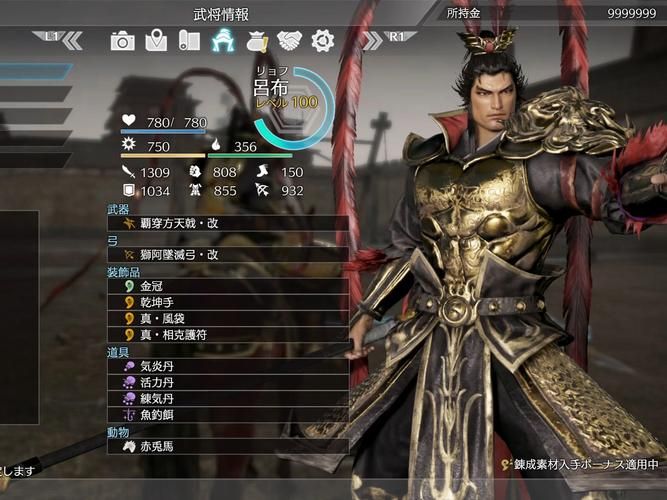The width and height of the screenshot is (667, 500).
Task: Choose the 金冠 accessory slot
Action: click(228, 286)
